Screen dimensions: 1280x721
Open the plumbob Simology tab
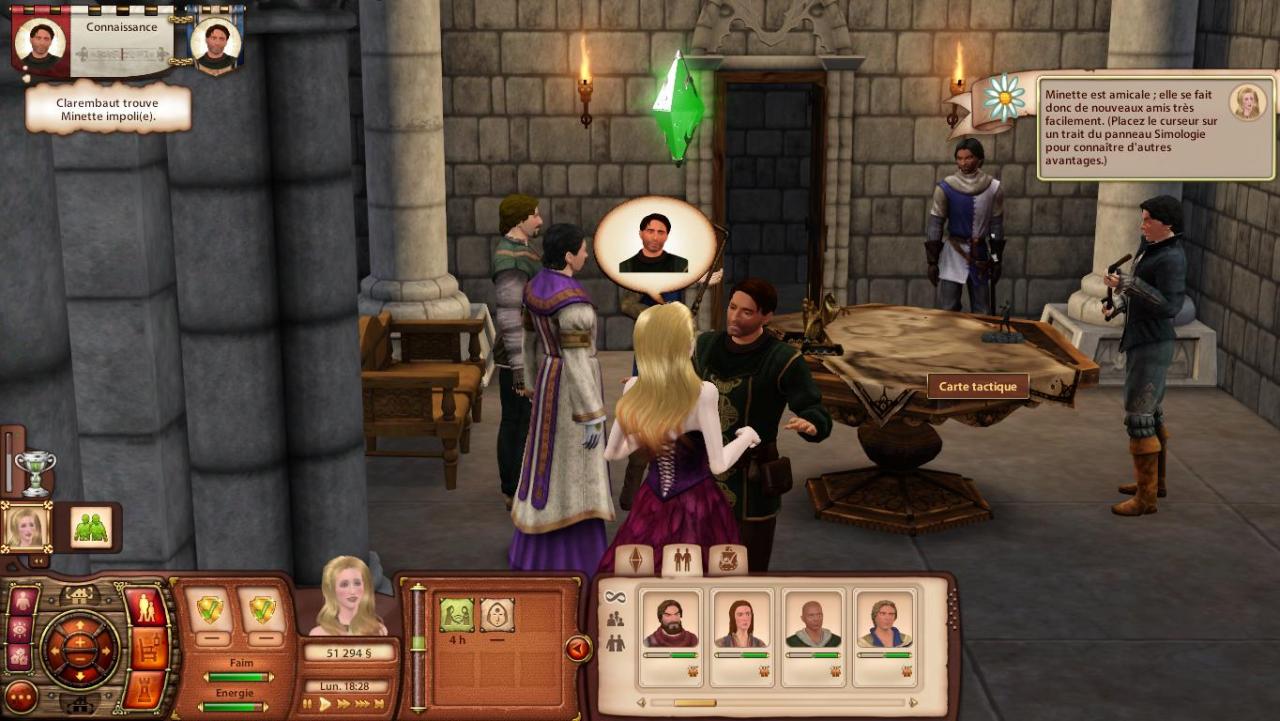pyautogui.click(x=635, y=560)
